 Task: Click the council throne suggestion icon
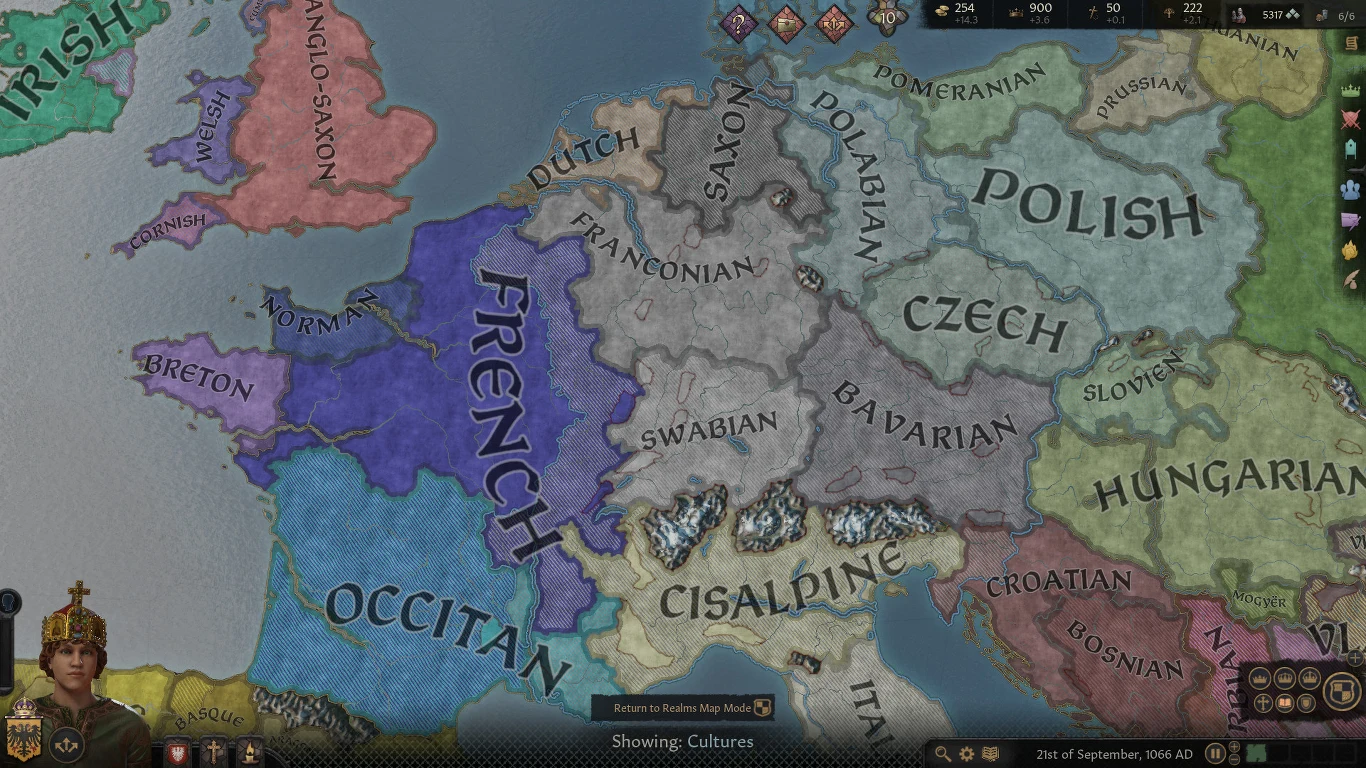tap(1352, 150)
